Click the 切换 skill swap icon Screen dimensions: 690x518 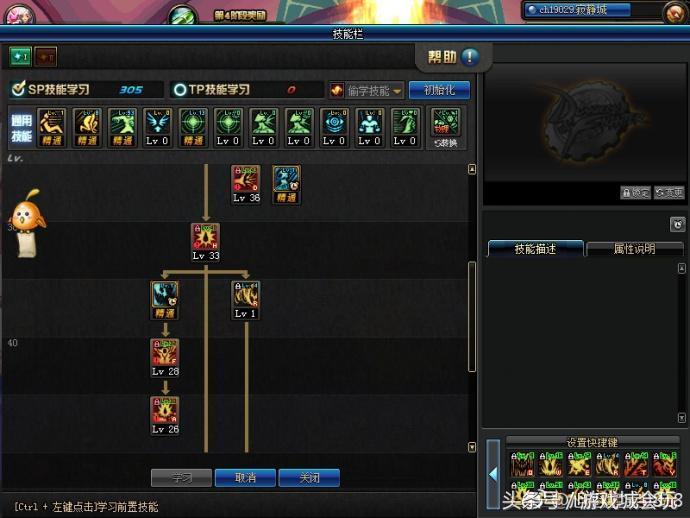pyautogui.click(x=445, y=124)
